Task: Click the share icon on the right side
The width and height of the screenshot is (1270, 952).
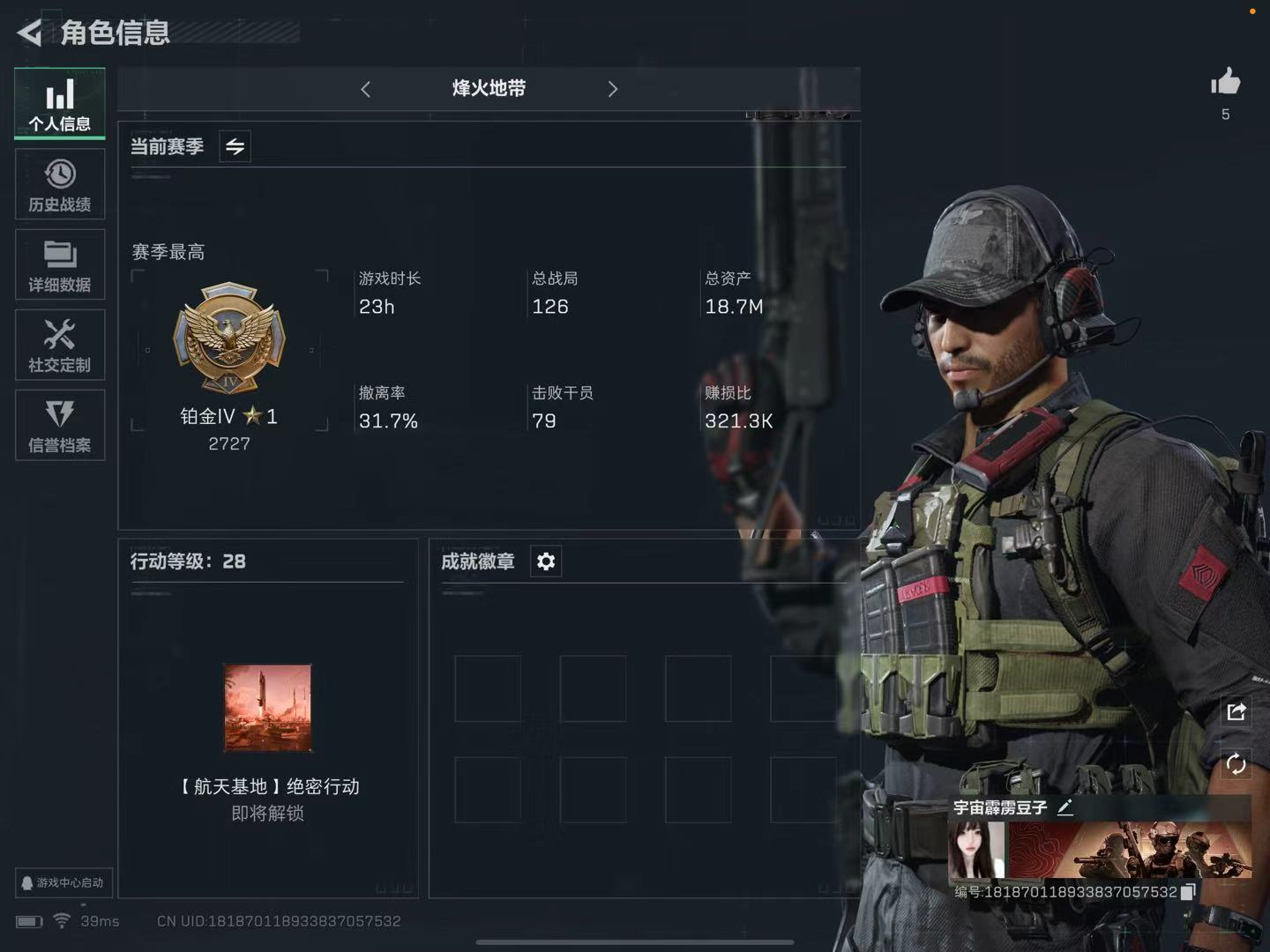Action: (1236, 710)
